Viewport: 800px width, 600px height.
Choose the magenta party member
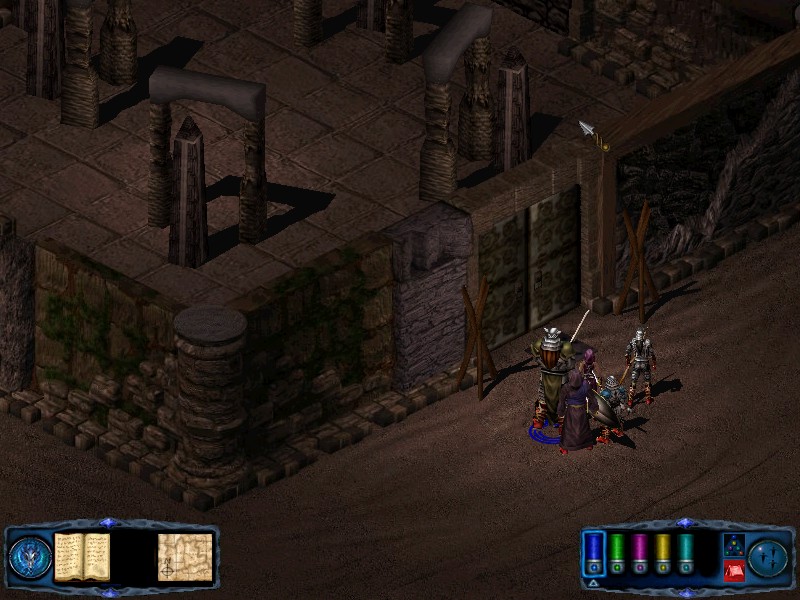tap(640, 553)
